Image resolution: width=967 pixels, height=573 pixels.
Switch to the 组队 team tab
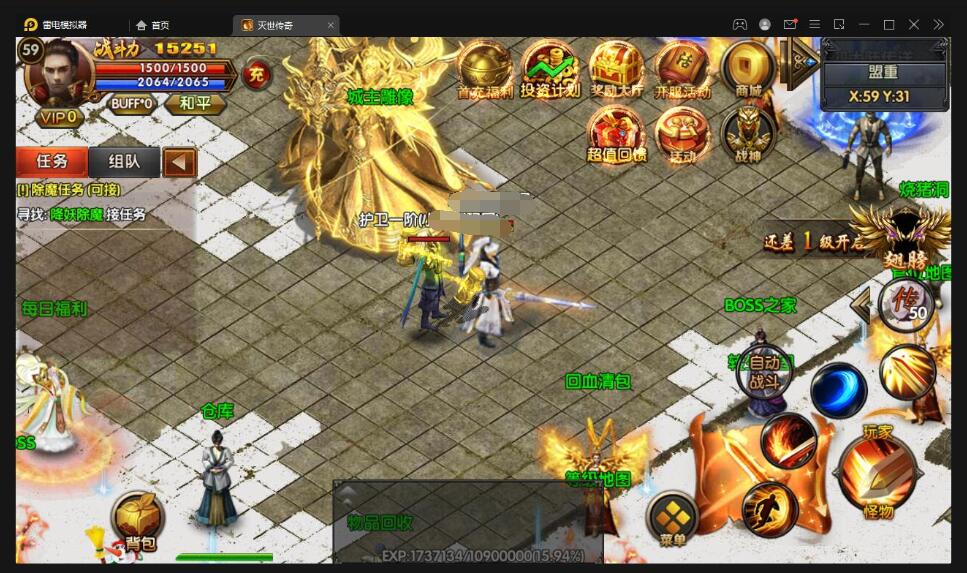click(124, 161)
